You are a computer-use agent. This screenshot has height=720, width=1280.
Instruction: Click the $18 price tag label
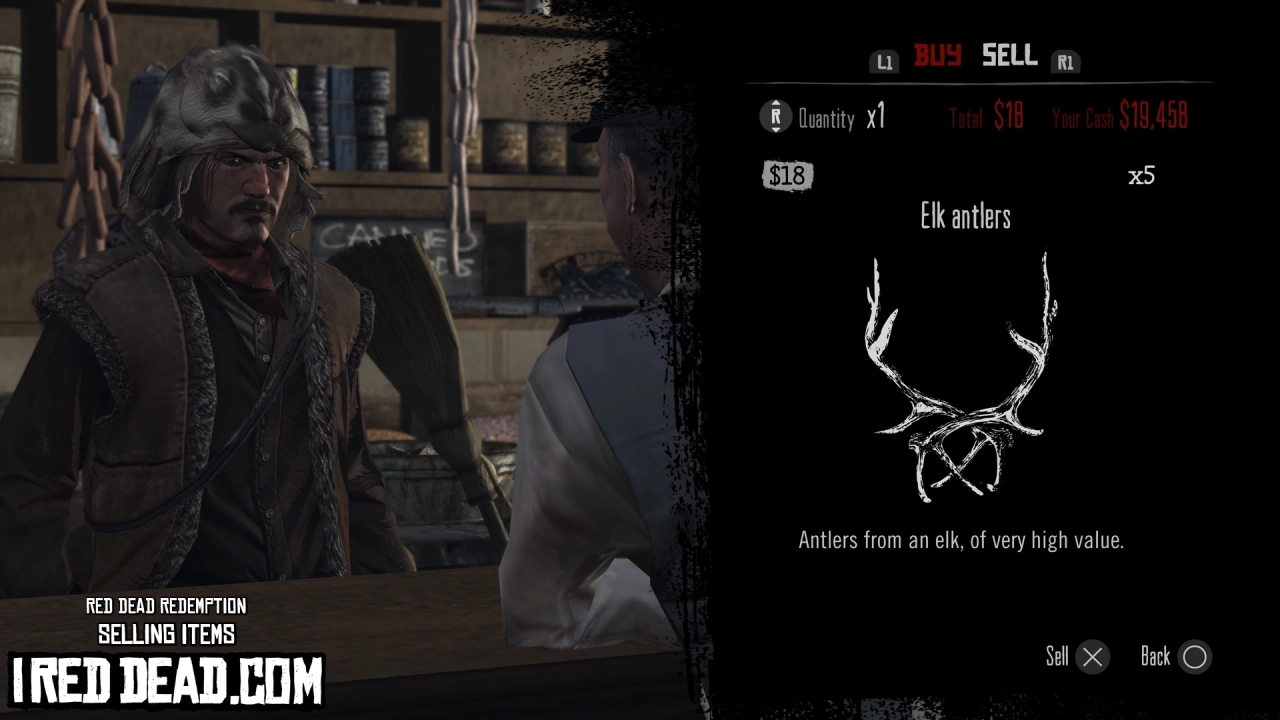click(788, 176)
